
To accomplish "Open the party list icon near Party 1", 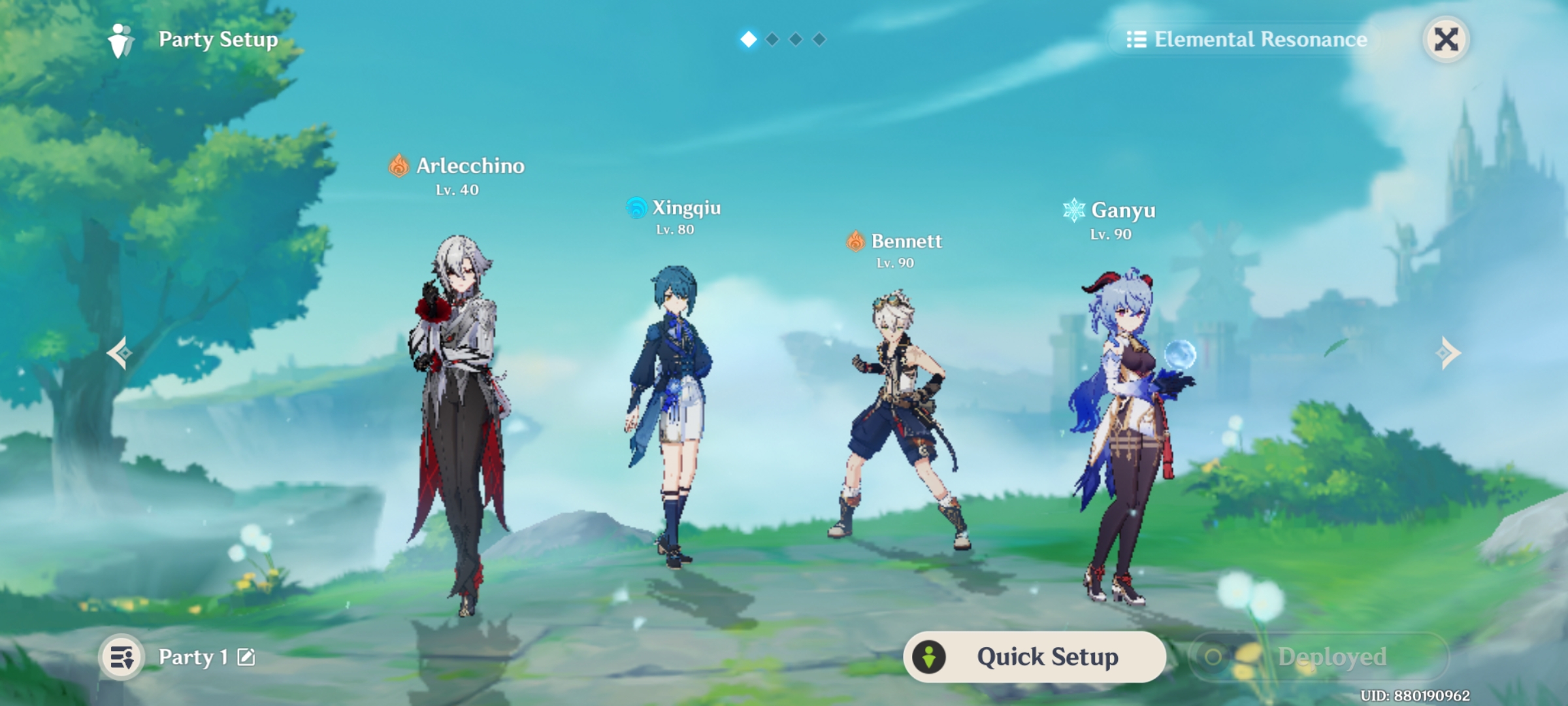I will click(x=122, y=657).
